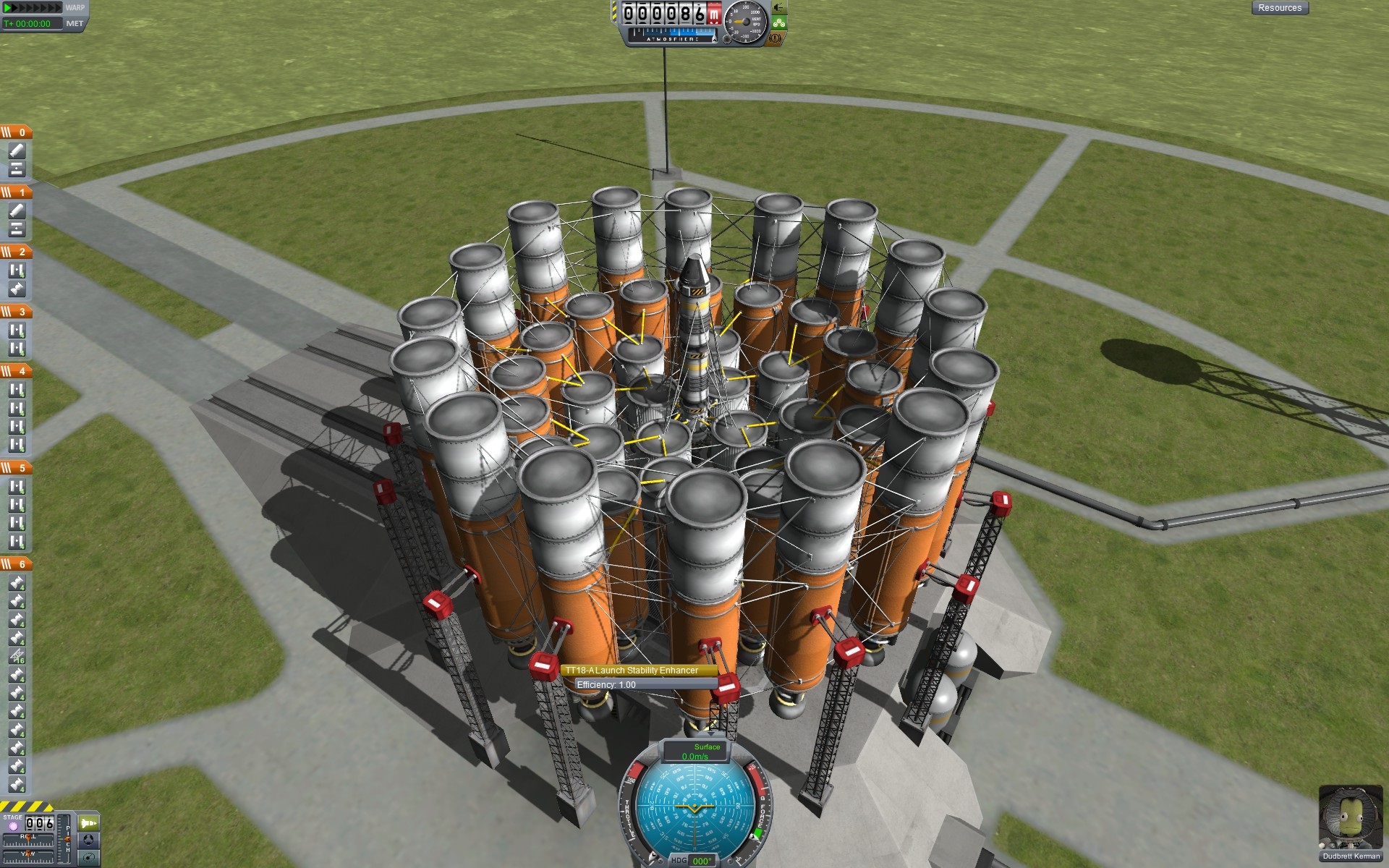
Task: Select the stage 6 header tab
Action: [x=16, y=564]
